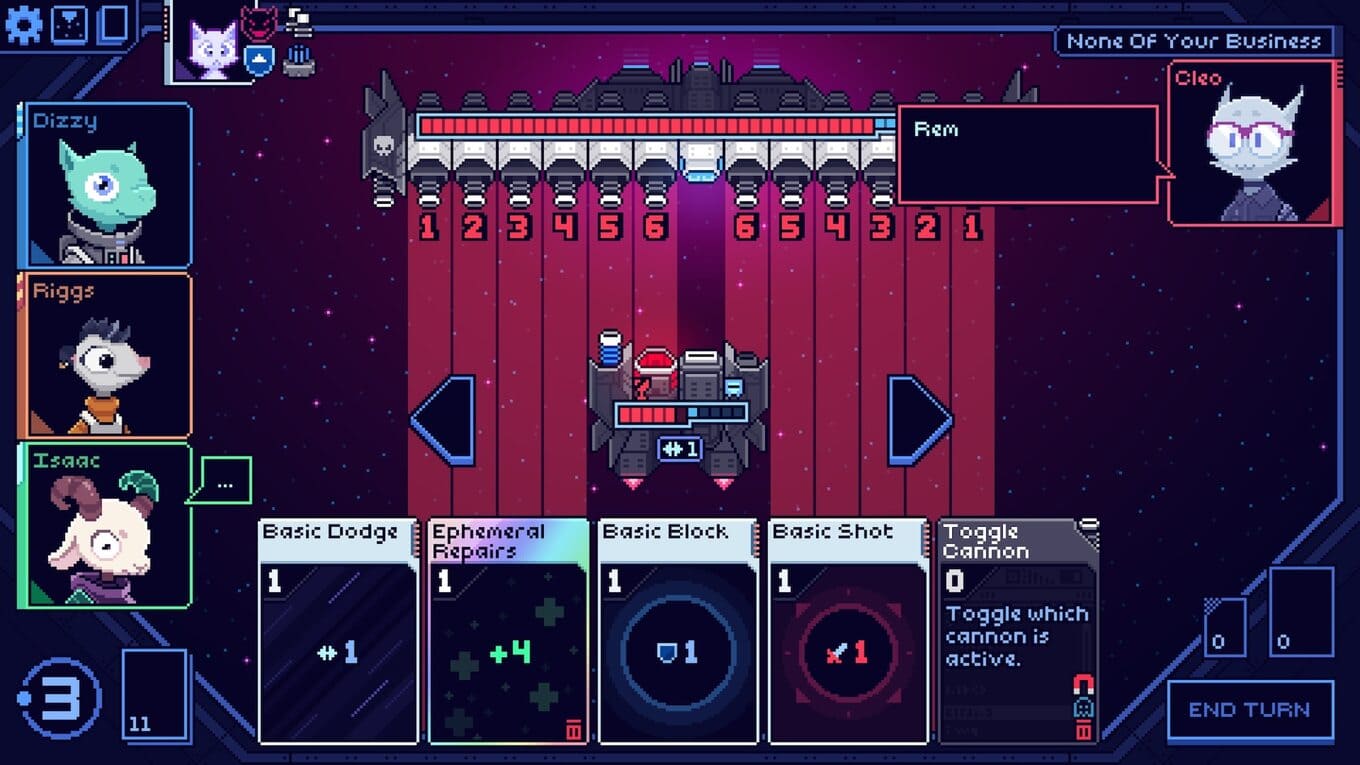
Task: Play the Basic Shot card
Action: 848,632
